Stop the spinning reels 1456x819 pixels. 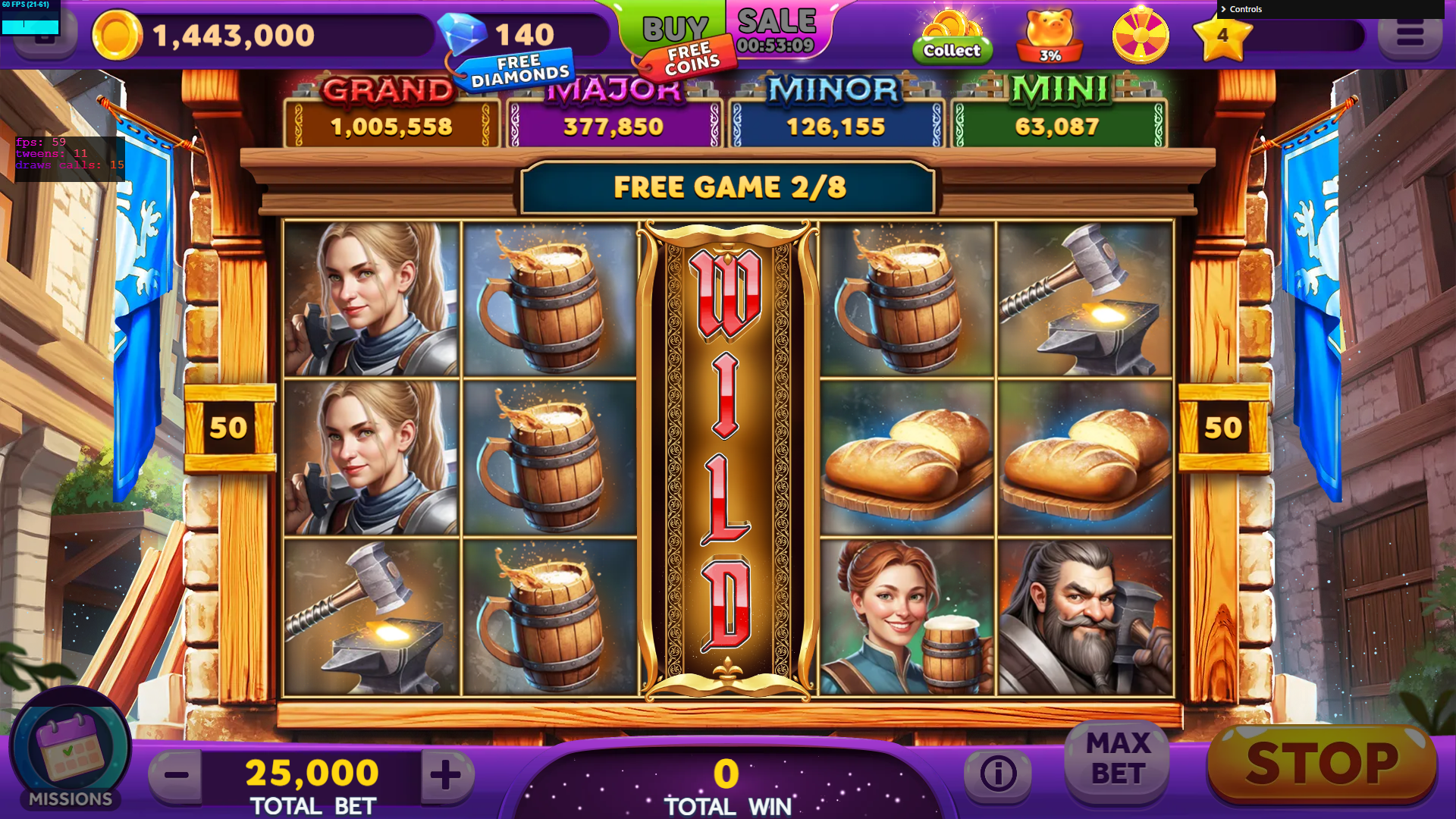pyautogui.click(x=1322, y=764)
